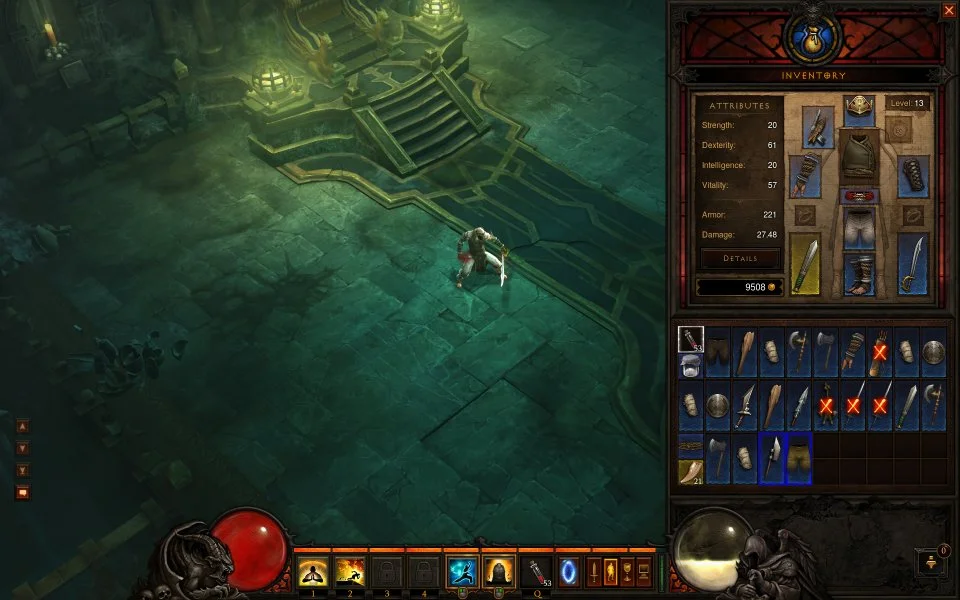Pick the potion stack in the inventory grid
This screenshot has width=960, height=600.
[691, 340]
